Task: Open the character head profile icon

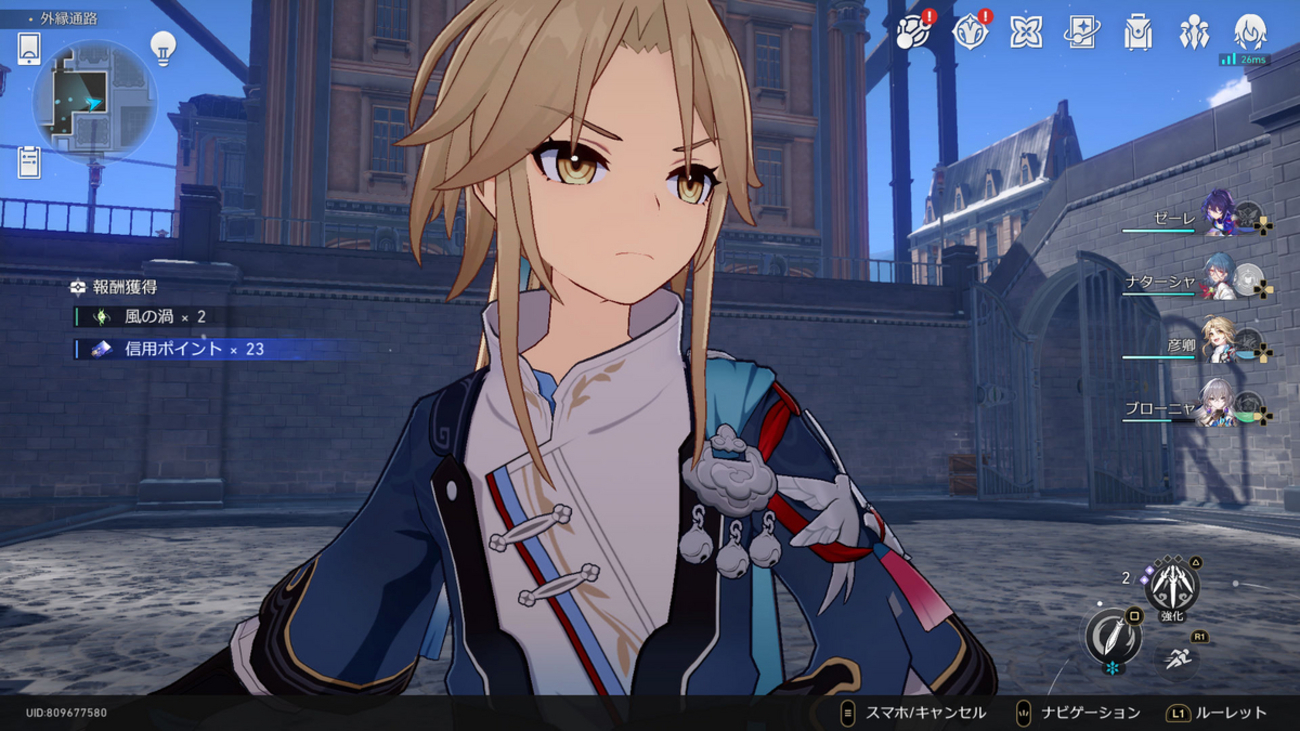Action: pyautogui.click(x=1249, y=32)
